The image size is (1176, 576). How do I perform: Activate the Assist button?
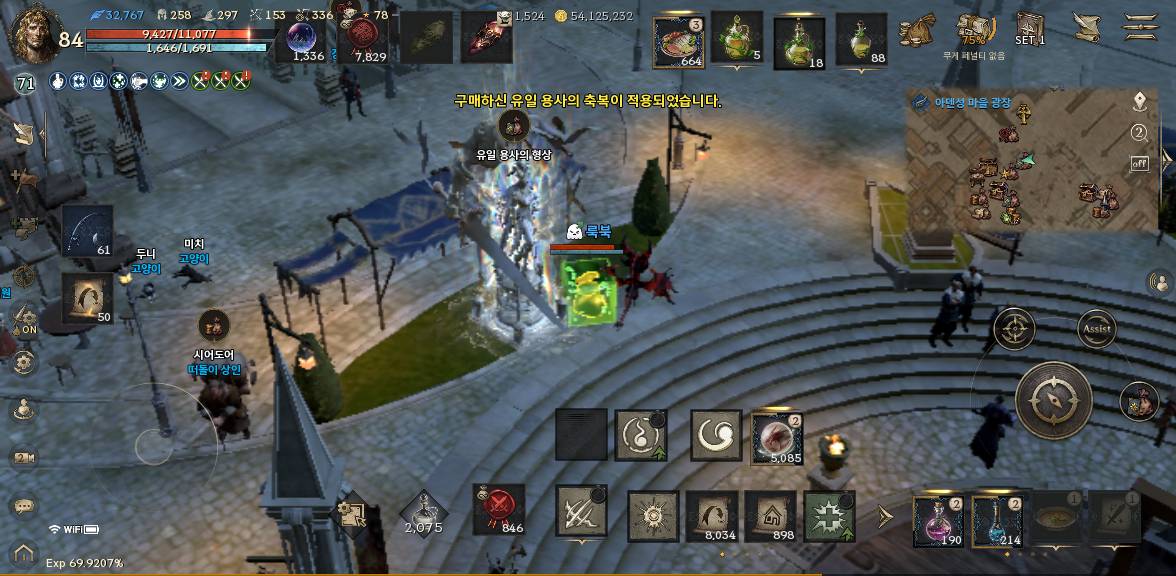pyautogui.click(x=1096, y=328)
